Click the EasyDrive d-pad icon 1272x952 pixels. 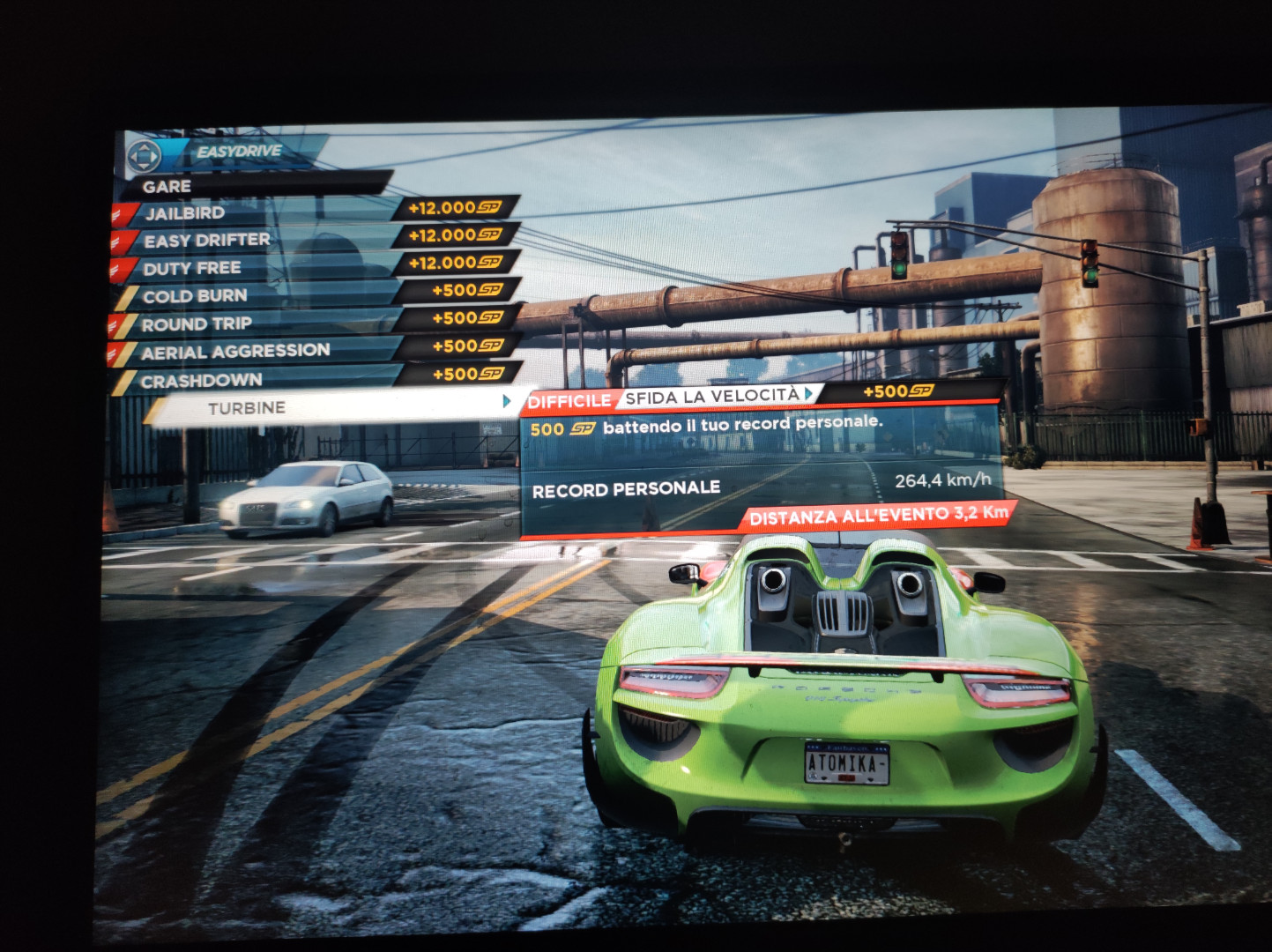tap(143, 157)
